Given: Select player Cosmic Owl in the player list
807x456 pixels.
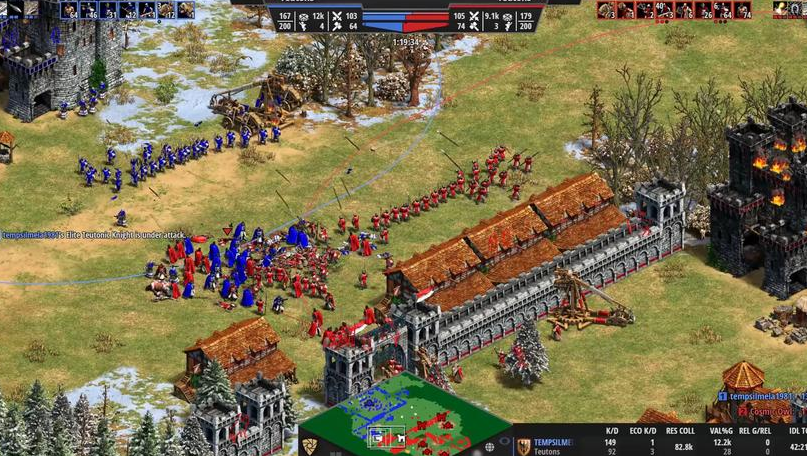Looking at the screenshot, I should coord(765,411).
